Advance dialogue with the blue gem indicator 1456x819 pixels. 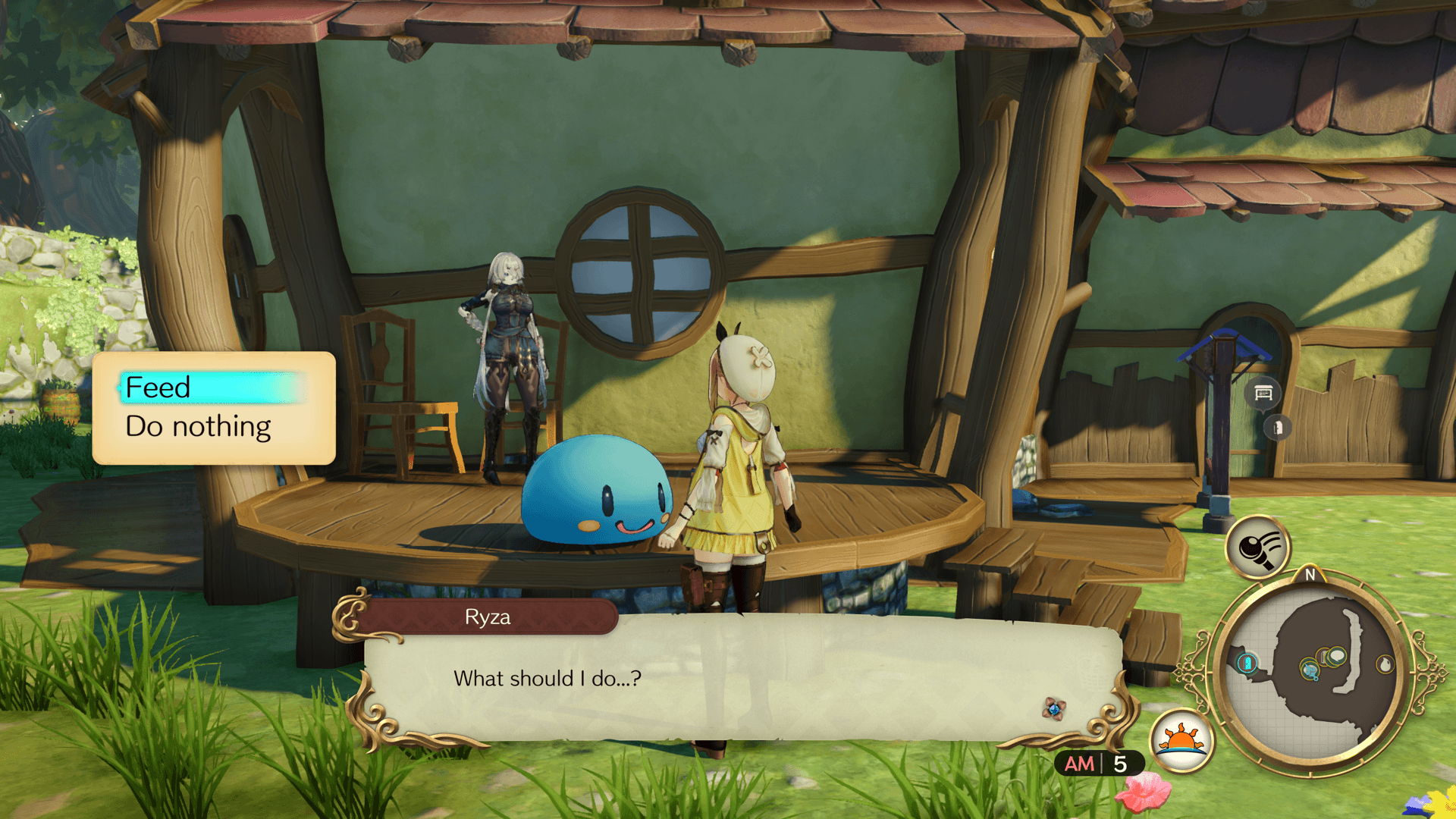click(x=1053, y=708)
